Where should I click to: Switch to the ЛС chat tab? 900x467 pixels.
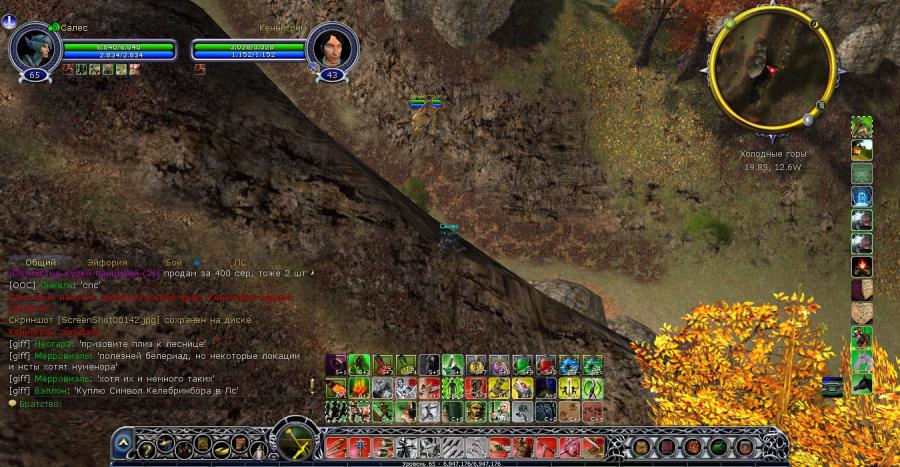click(240, 262)
